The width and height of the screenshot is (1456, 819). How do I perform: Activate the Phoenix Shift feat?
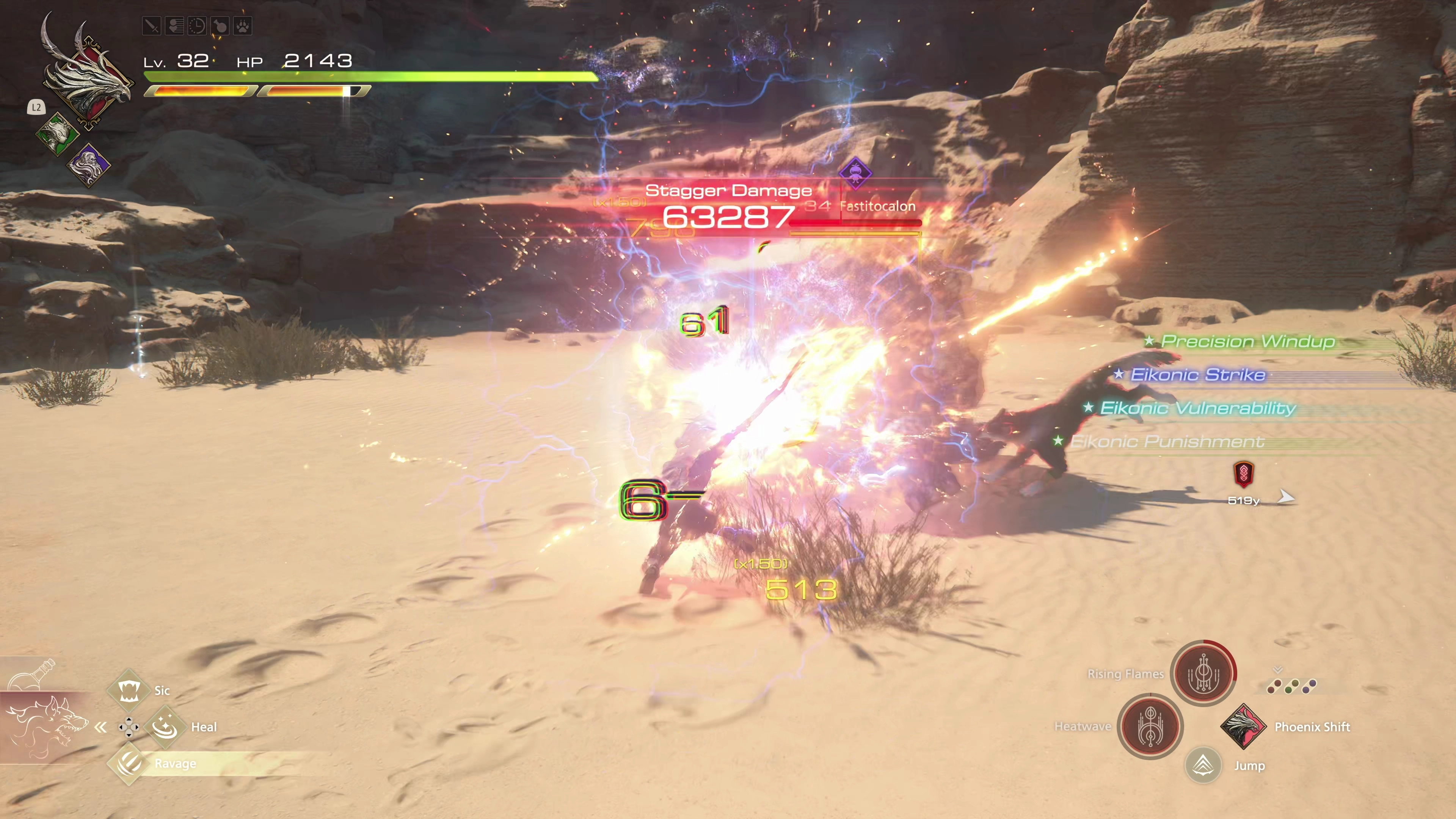[x=1243, y=726]
